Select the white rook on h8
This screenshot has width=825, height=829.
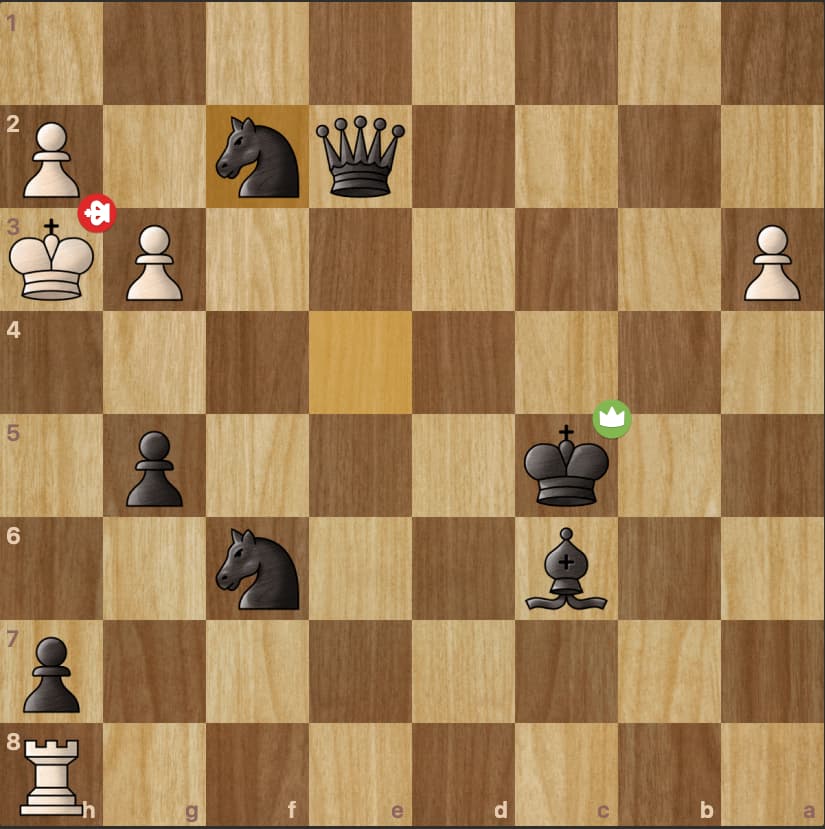(x=51, y=776)
